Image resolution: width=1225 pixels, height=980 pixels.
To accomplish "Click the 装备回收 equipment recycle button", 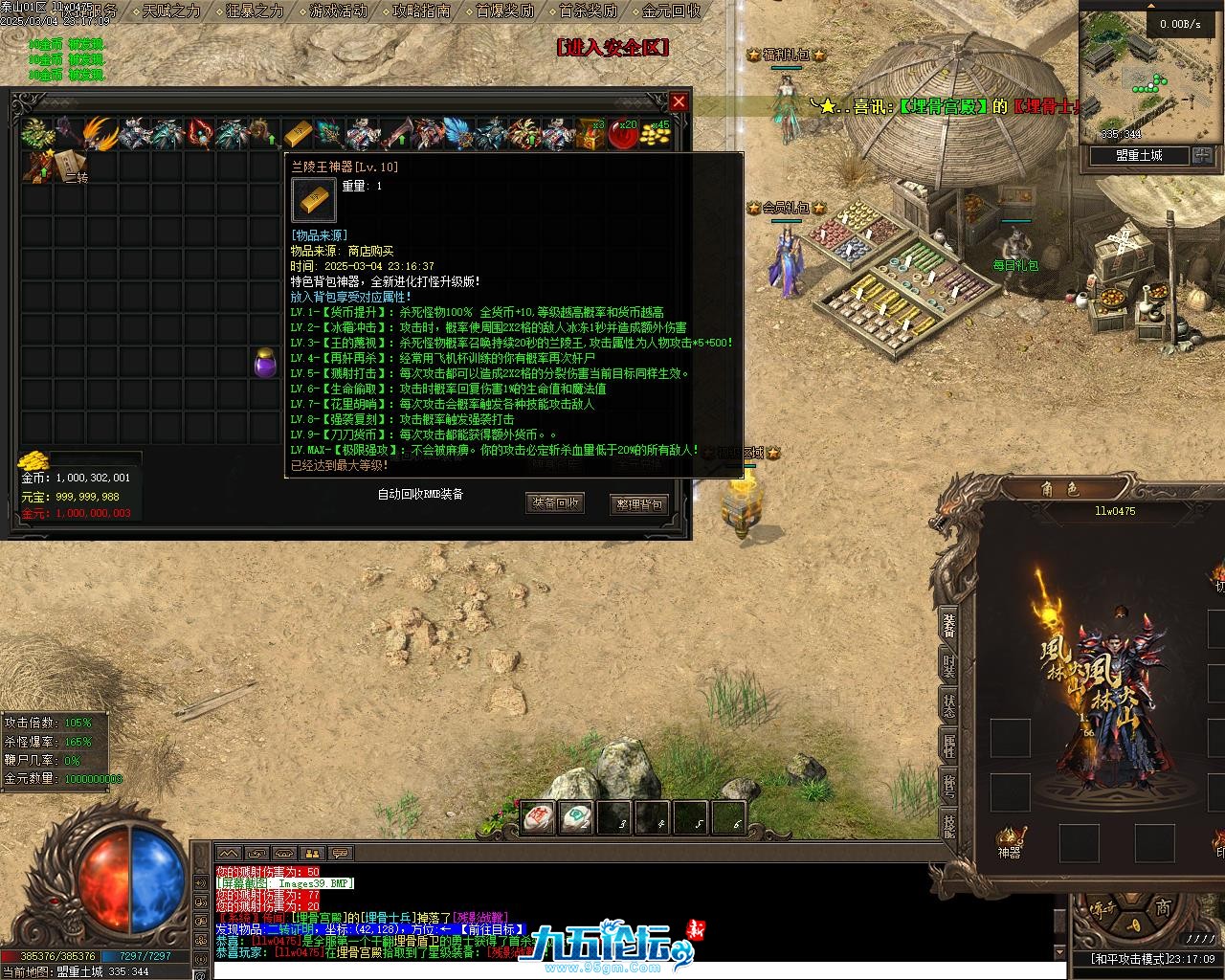I will coord(555,502).
